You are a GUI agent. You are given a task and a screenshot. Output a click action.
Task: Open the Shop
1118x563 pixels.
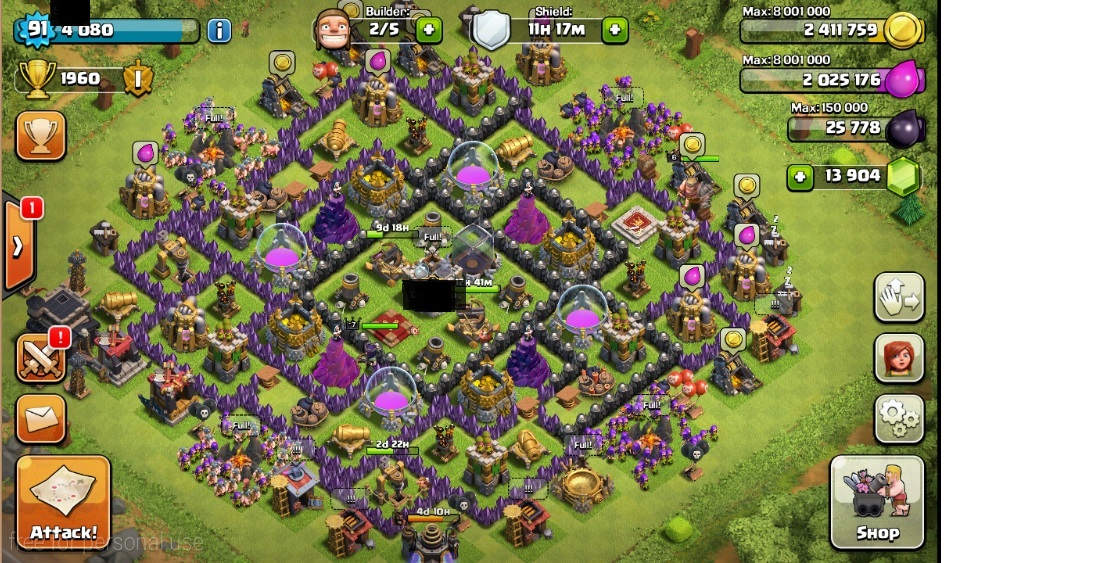[x=876, y=503]
